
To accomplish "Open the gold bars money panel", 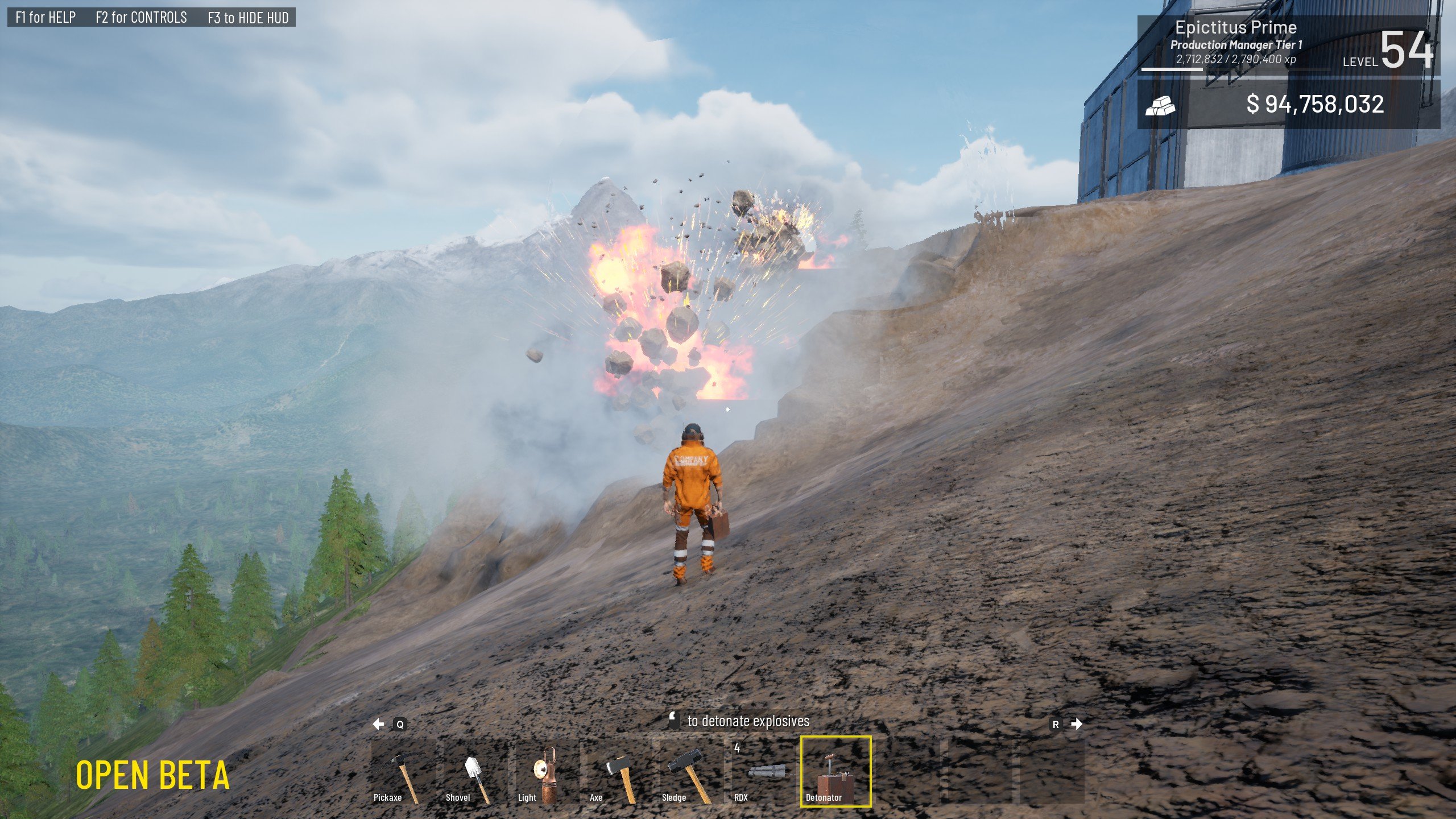I will [1288, 105].
